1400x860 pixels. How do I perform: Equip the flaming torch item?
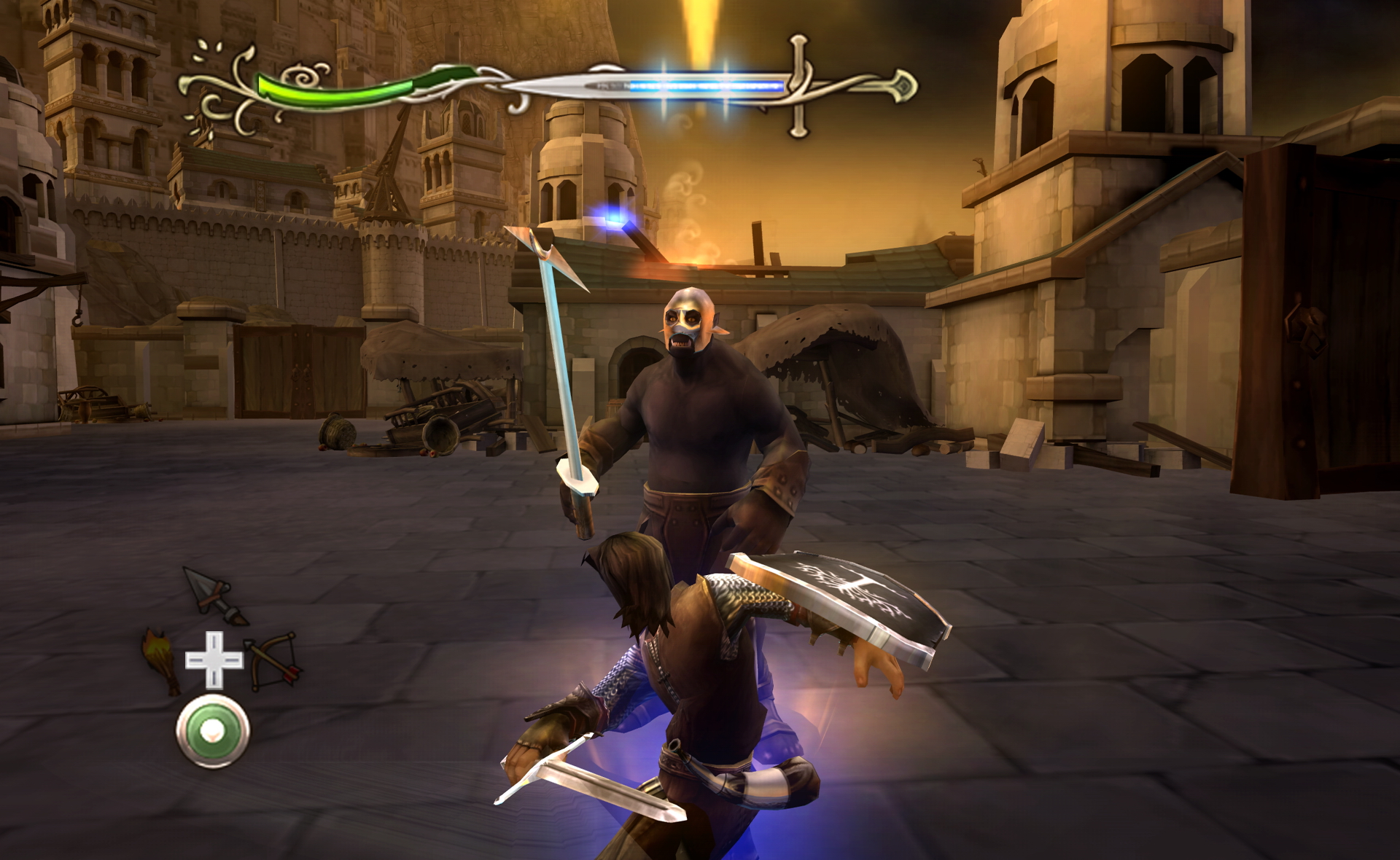pos(161,660)
